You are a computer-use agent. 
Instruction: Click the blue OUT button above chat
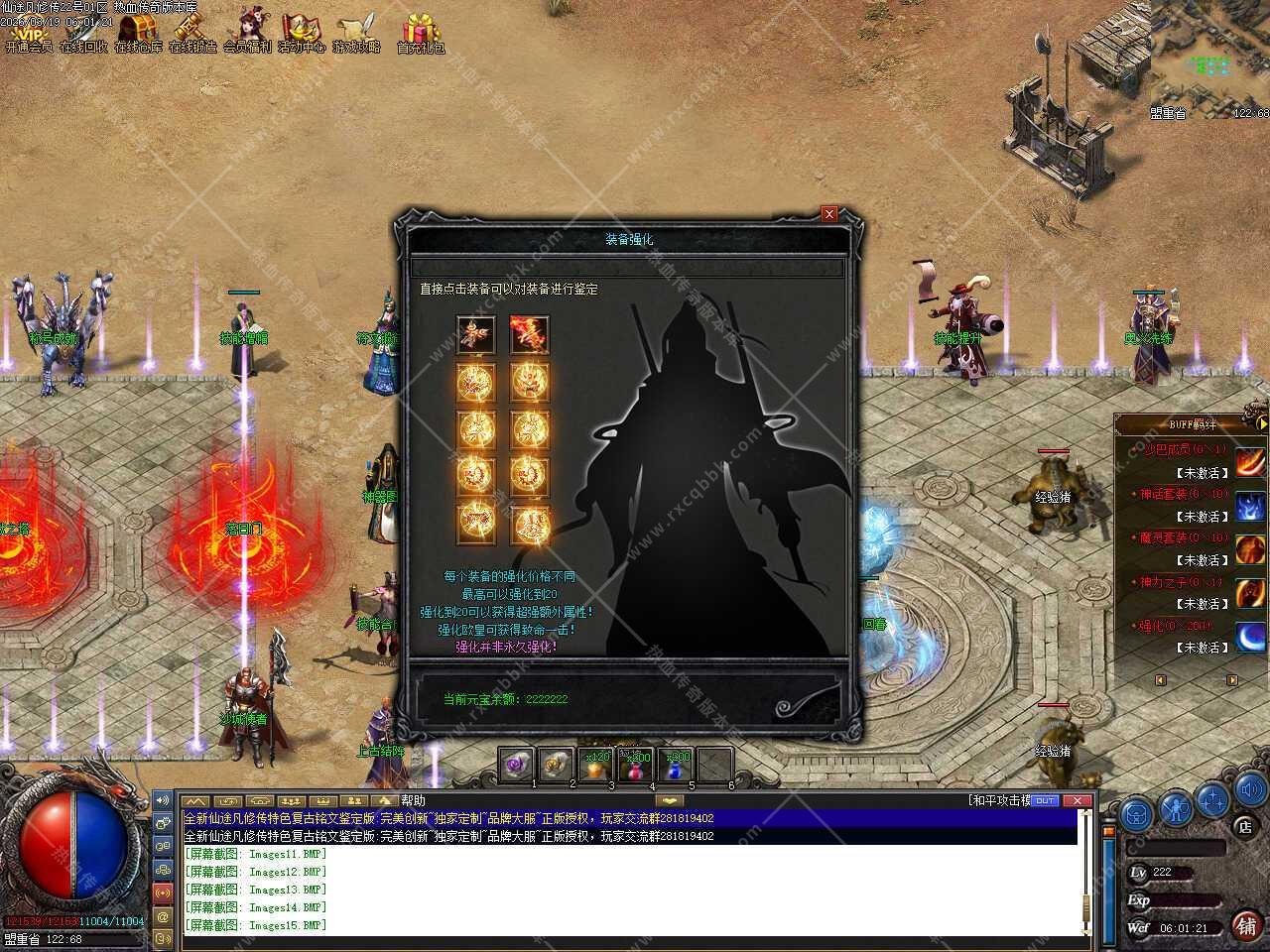(1045, 800)
